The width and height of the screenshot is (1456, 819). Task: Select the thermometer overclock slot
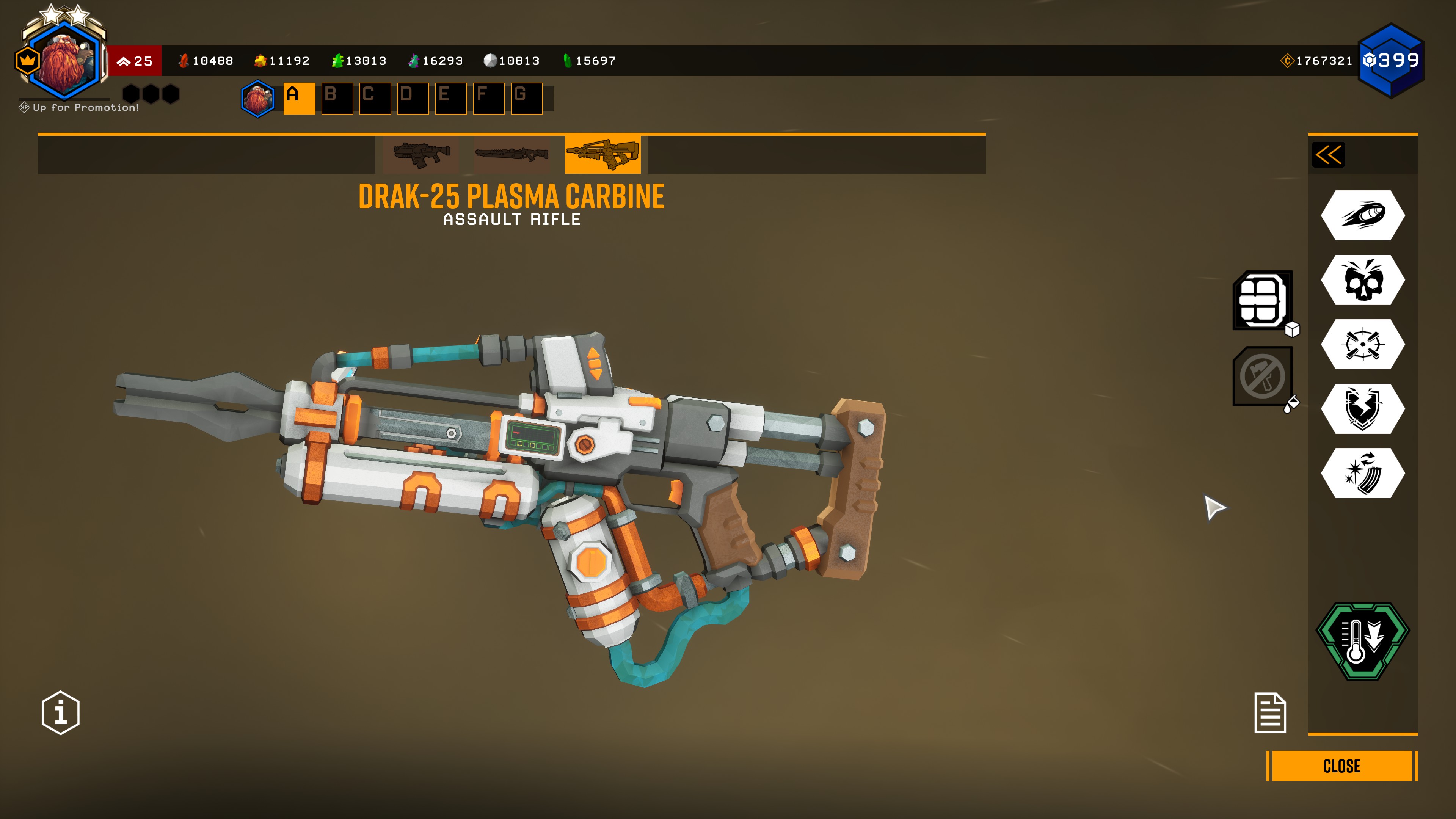pos(1362,642)
